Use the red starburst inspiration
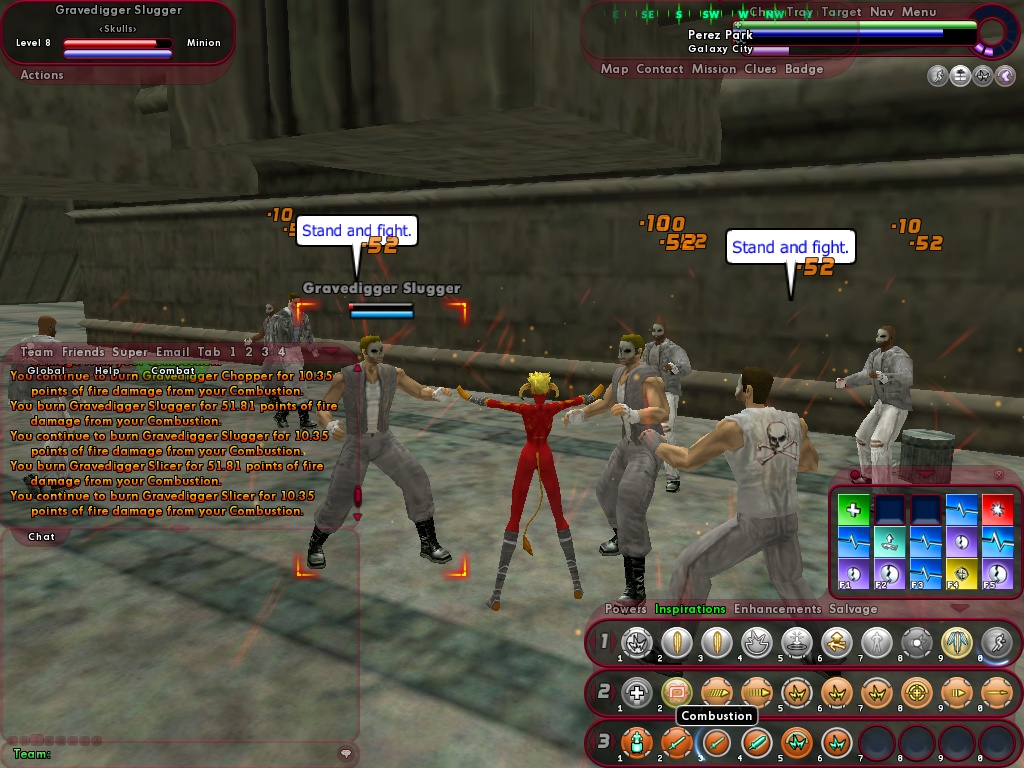 pos(997,510)
